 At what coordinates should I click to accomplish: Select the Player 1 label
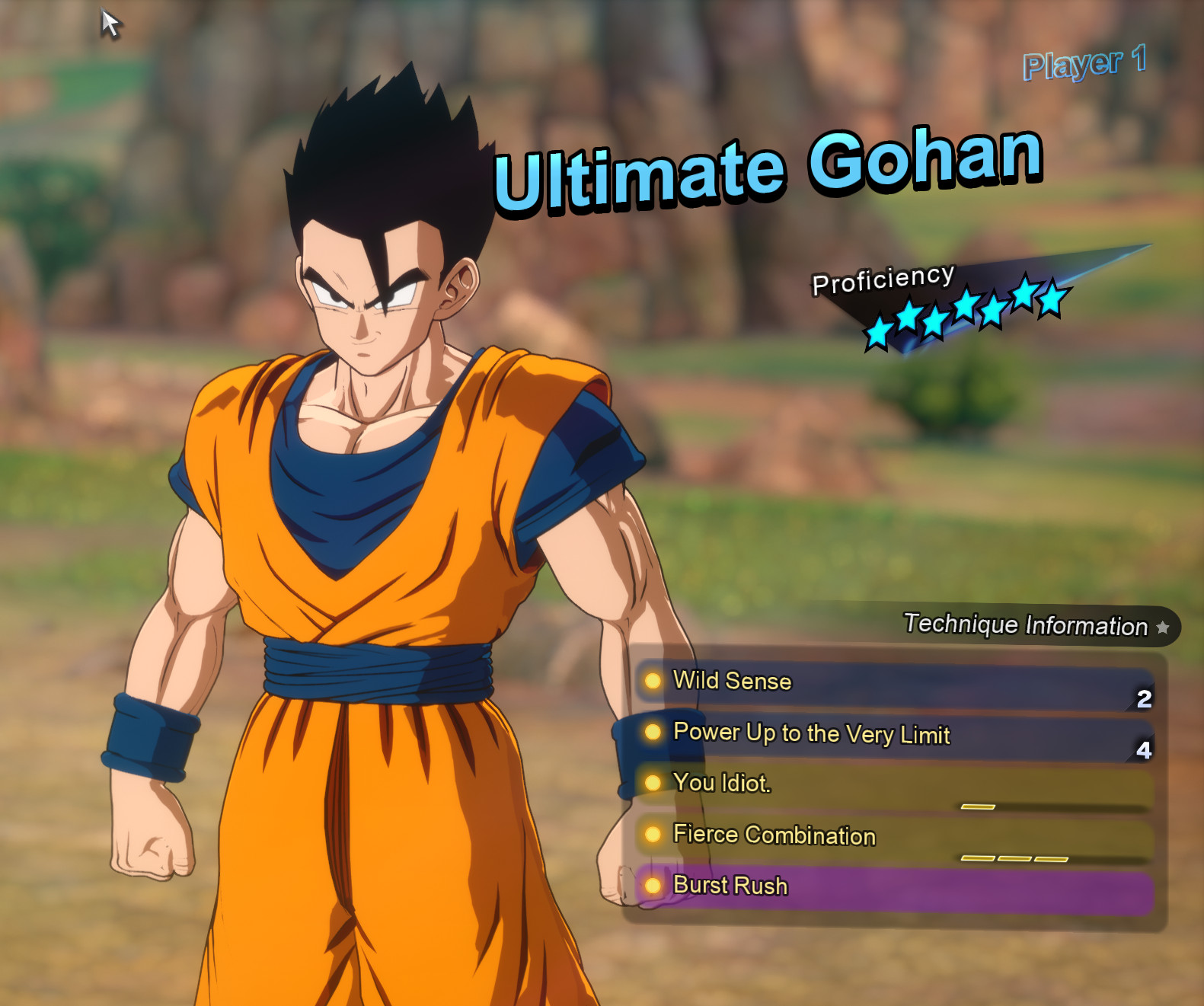(x=1083, y=65)
